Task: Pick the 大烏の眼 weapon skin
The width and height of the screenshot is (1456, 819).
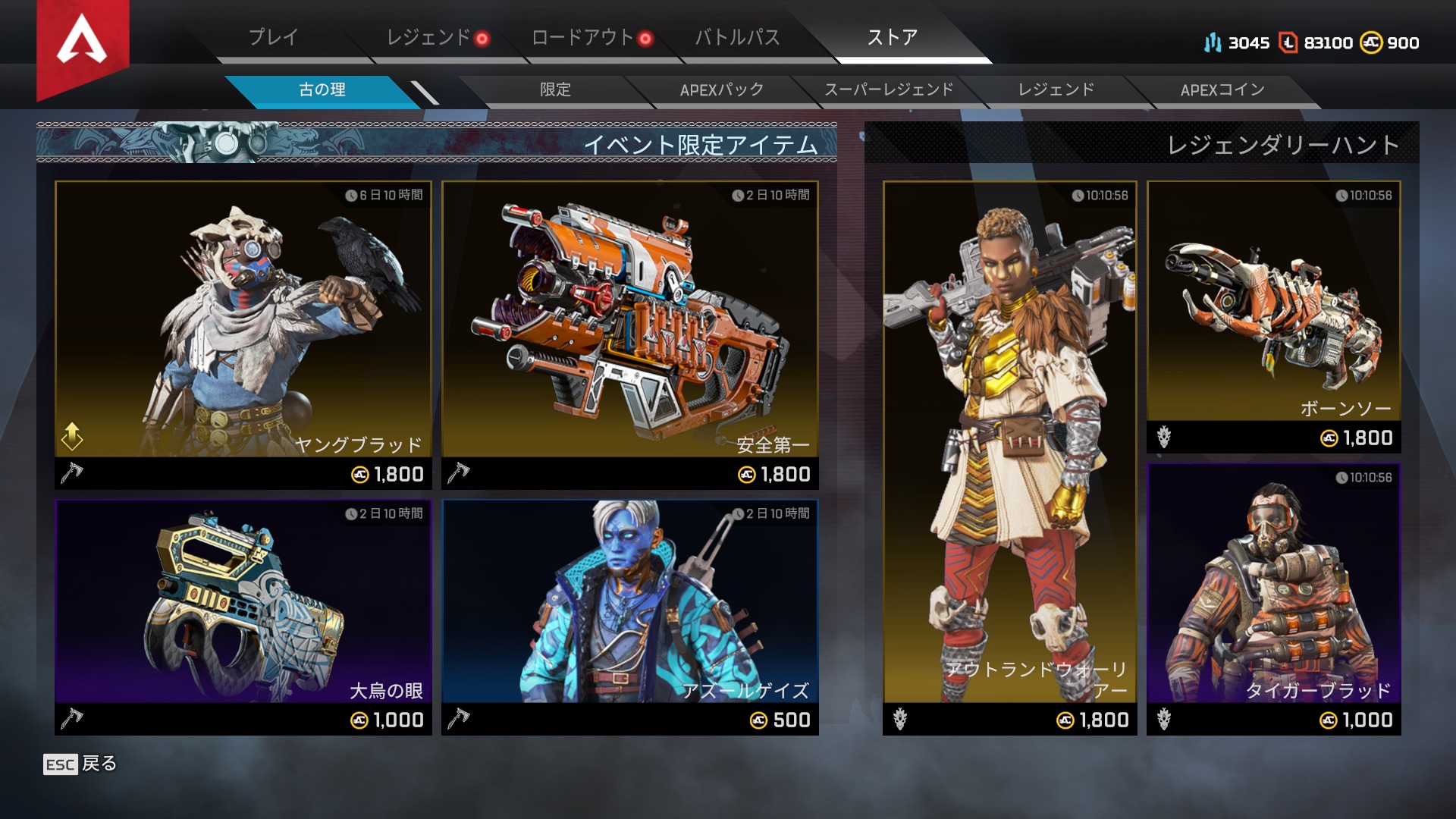Action: (x=243, y=616)
